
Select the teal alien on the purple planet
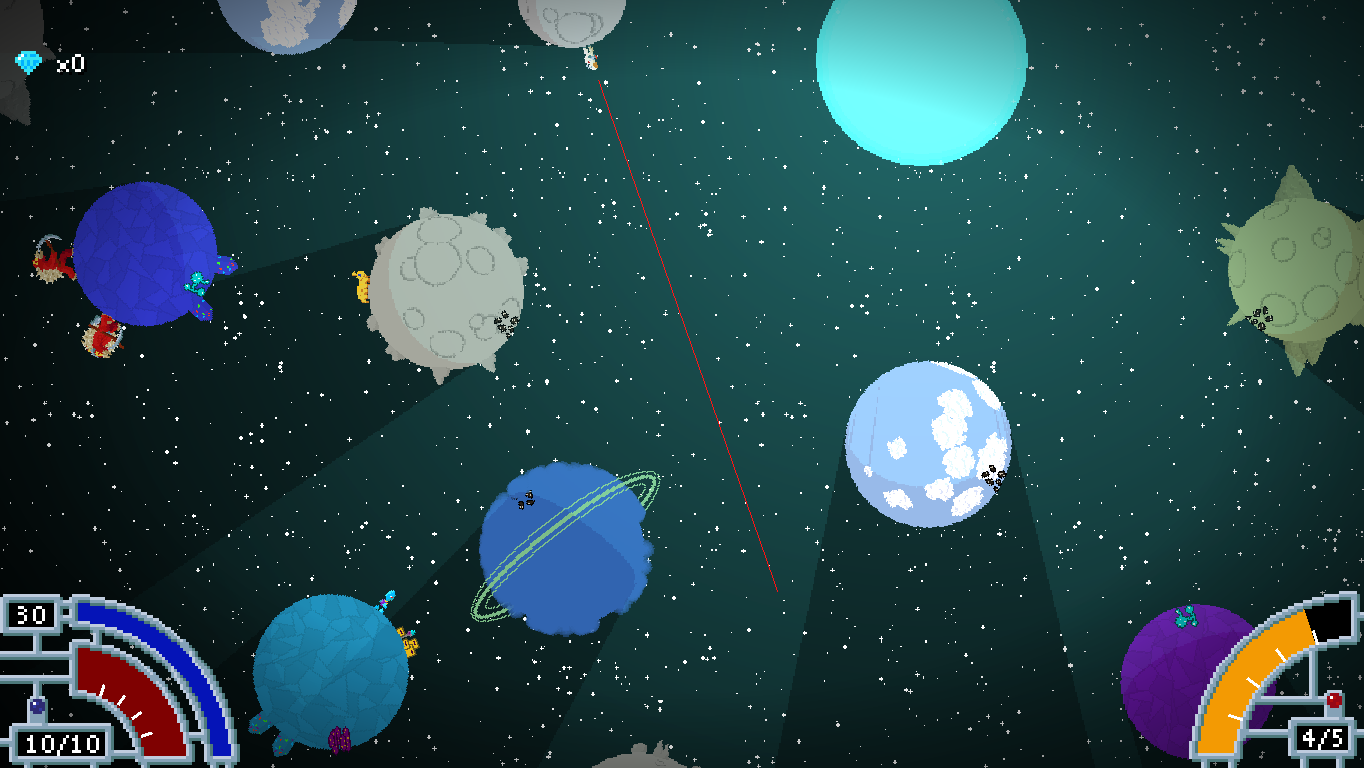1185,617
